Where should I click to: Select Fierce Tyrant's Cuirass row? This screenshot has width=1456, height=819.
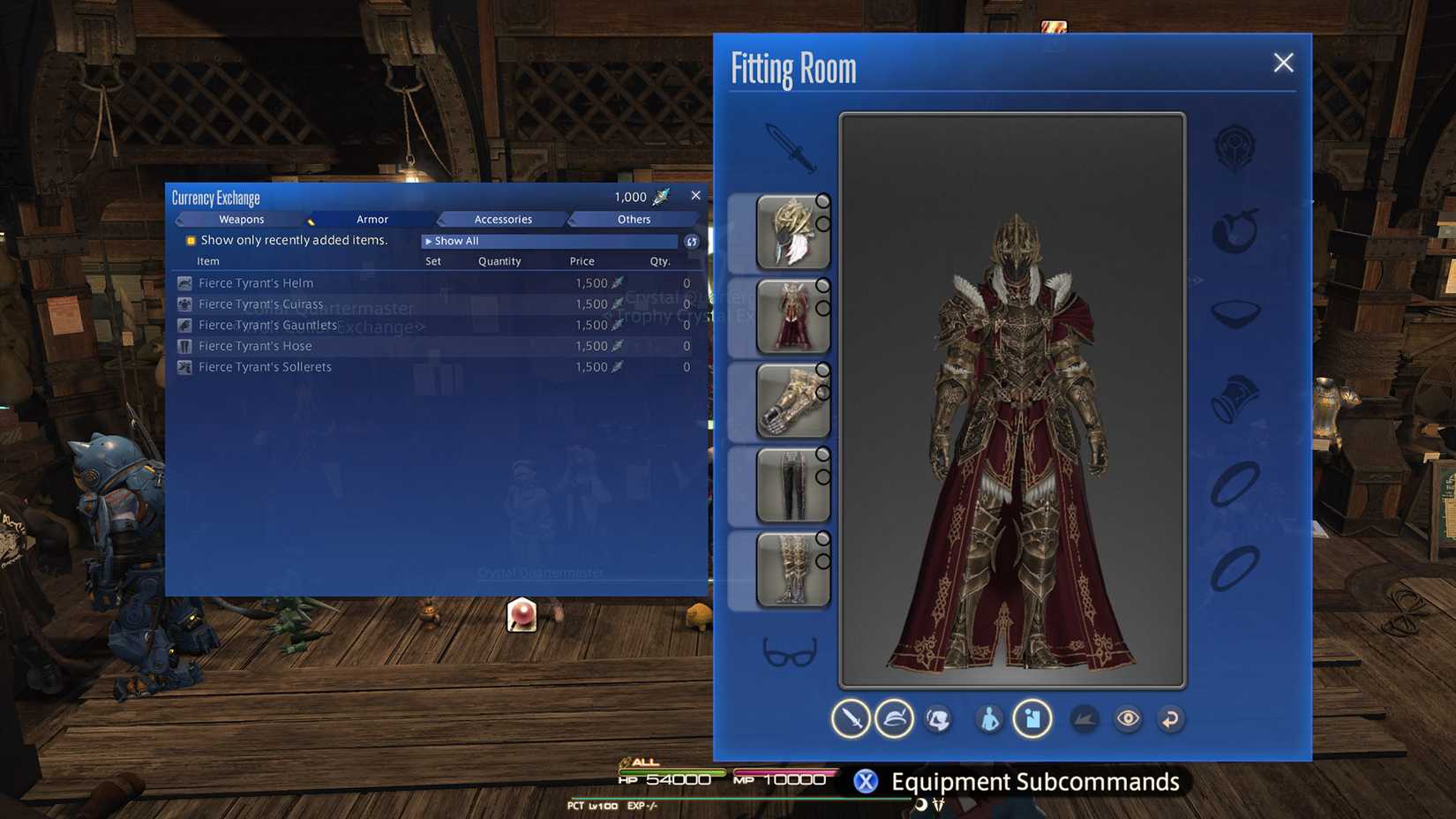tap(260, 304)
